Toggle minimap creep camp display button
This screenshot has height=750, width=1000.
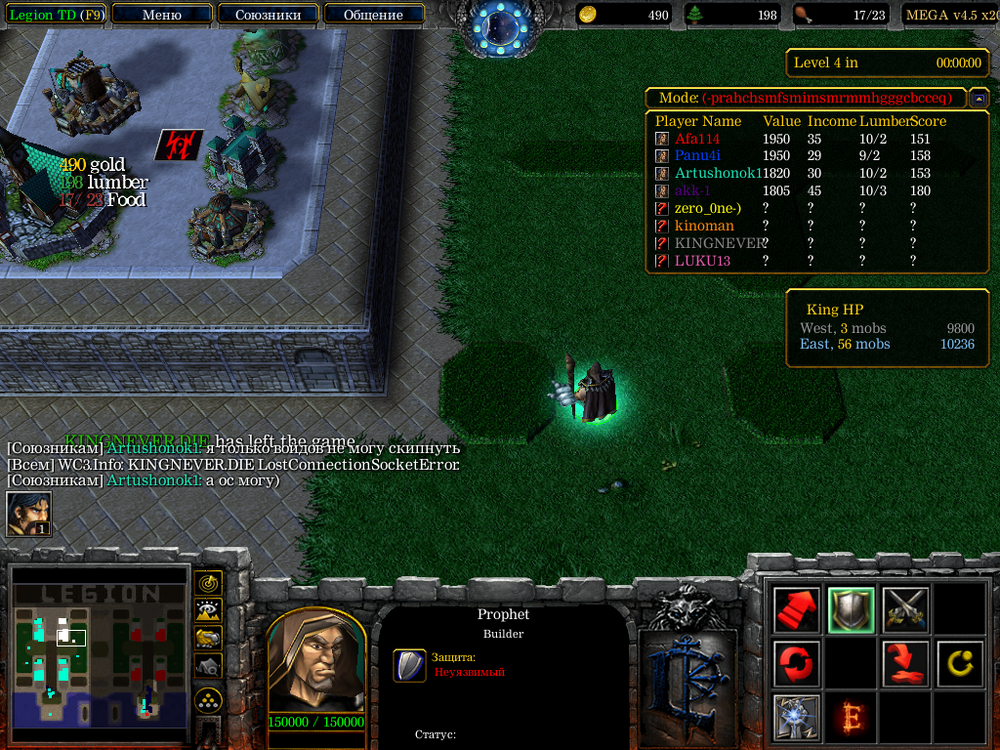[208, 665]
